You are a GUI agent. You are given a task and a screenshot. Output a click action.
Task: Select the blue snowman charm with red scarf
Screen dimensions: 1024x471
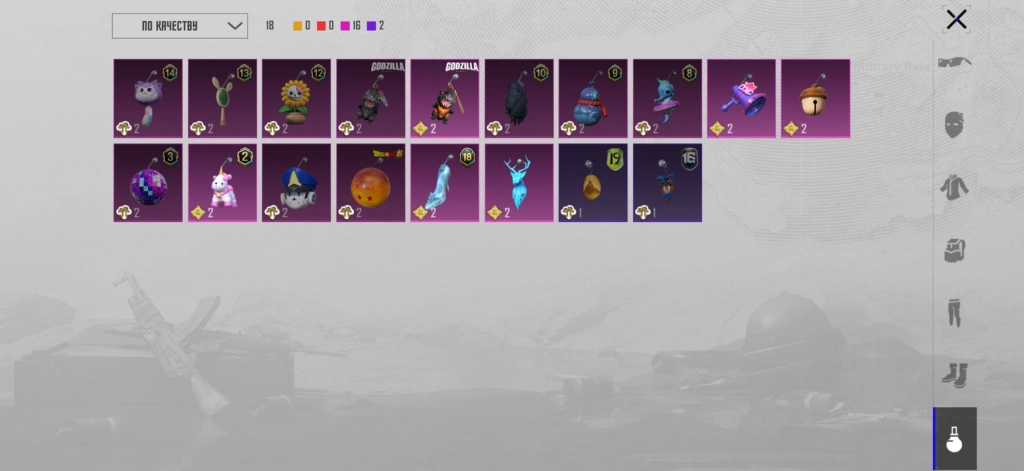coord(593,98)
